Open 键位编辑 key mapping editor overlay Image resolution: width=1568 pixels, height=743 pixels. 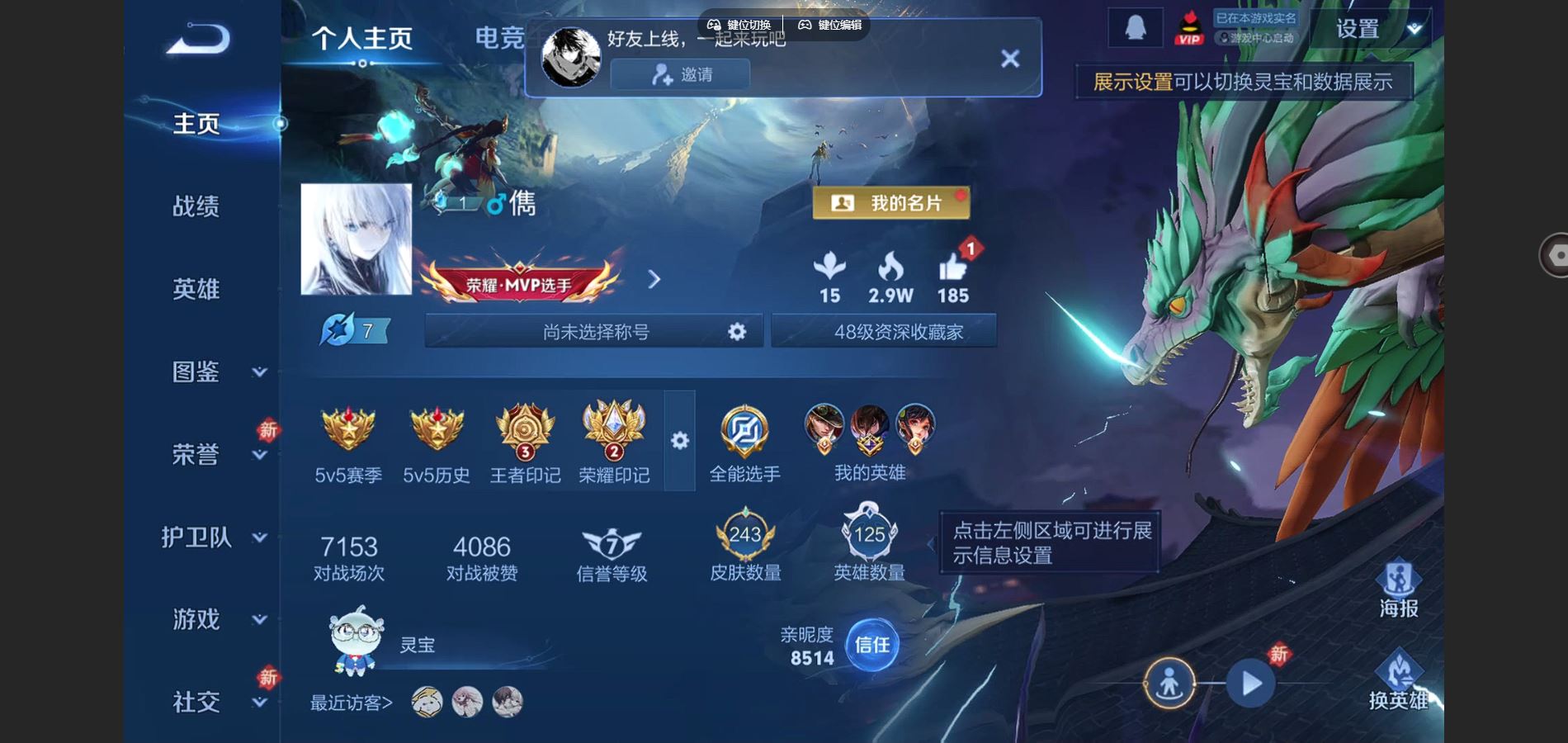pyautogui.click(x=829, y=25)
